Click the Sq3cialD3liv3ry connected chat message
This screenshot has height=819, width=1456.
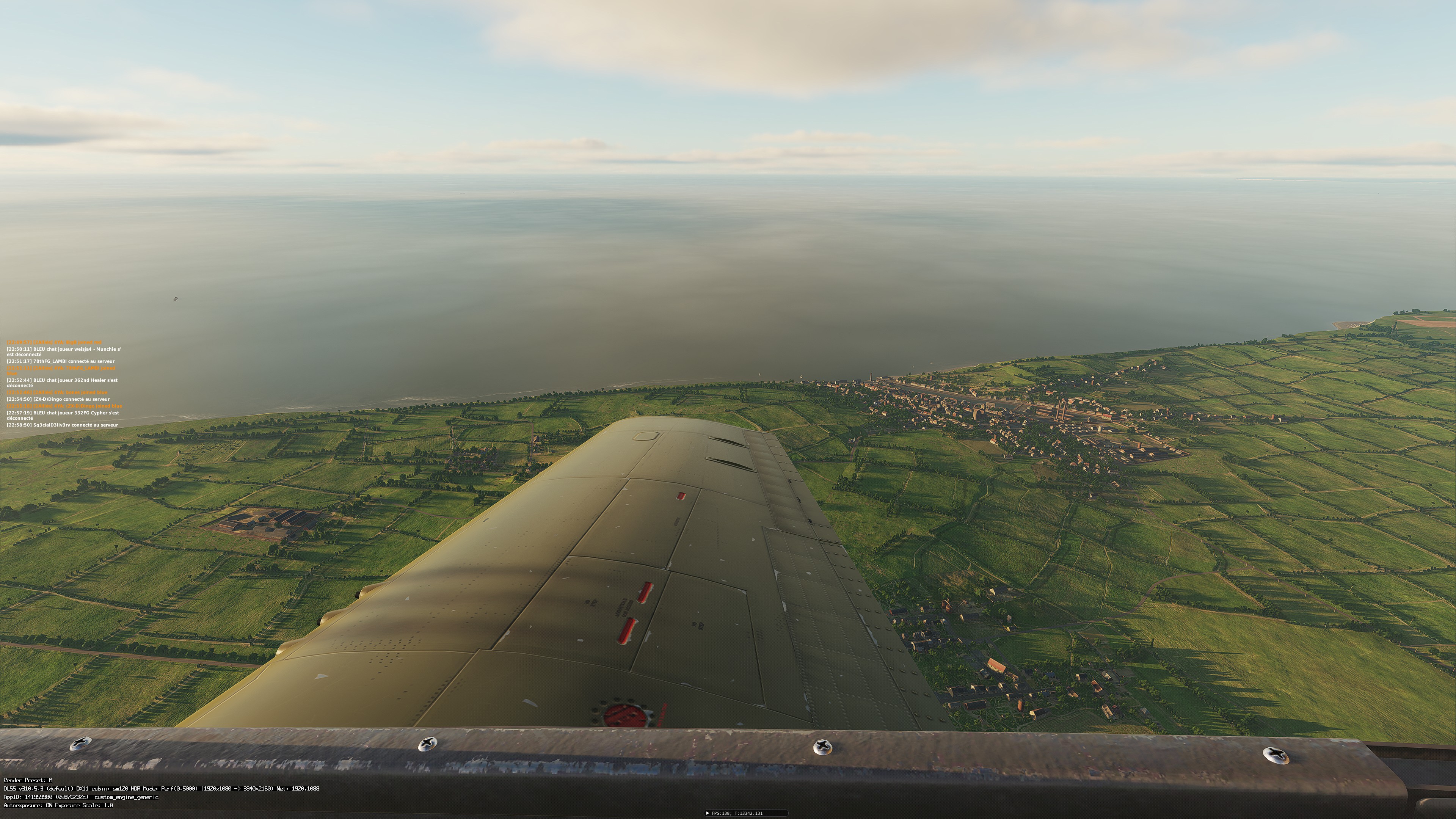62,425
